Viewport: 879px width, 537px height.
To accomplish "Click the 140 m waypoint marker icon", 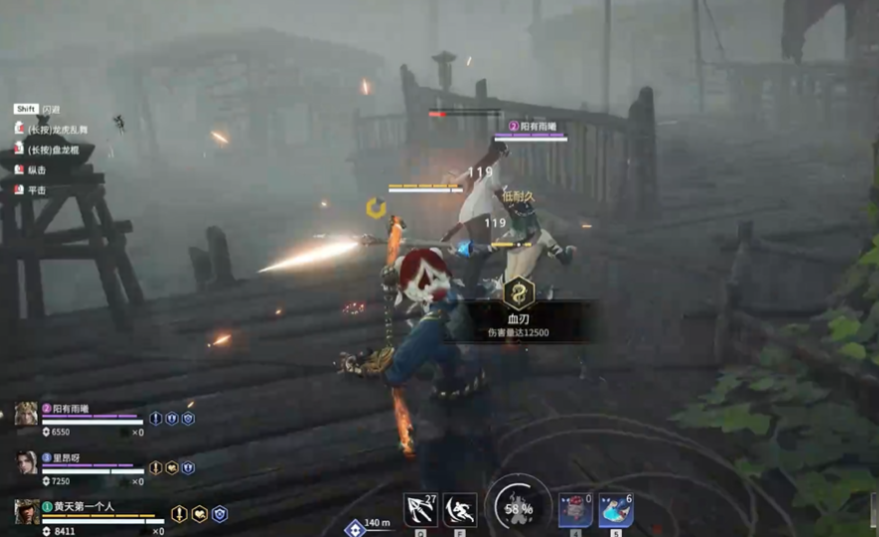I will [x=354, y=527].
